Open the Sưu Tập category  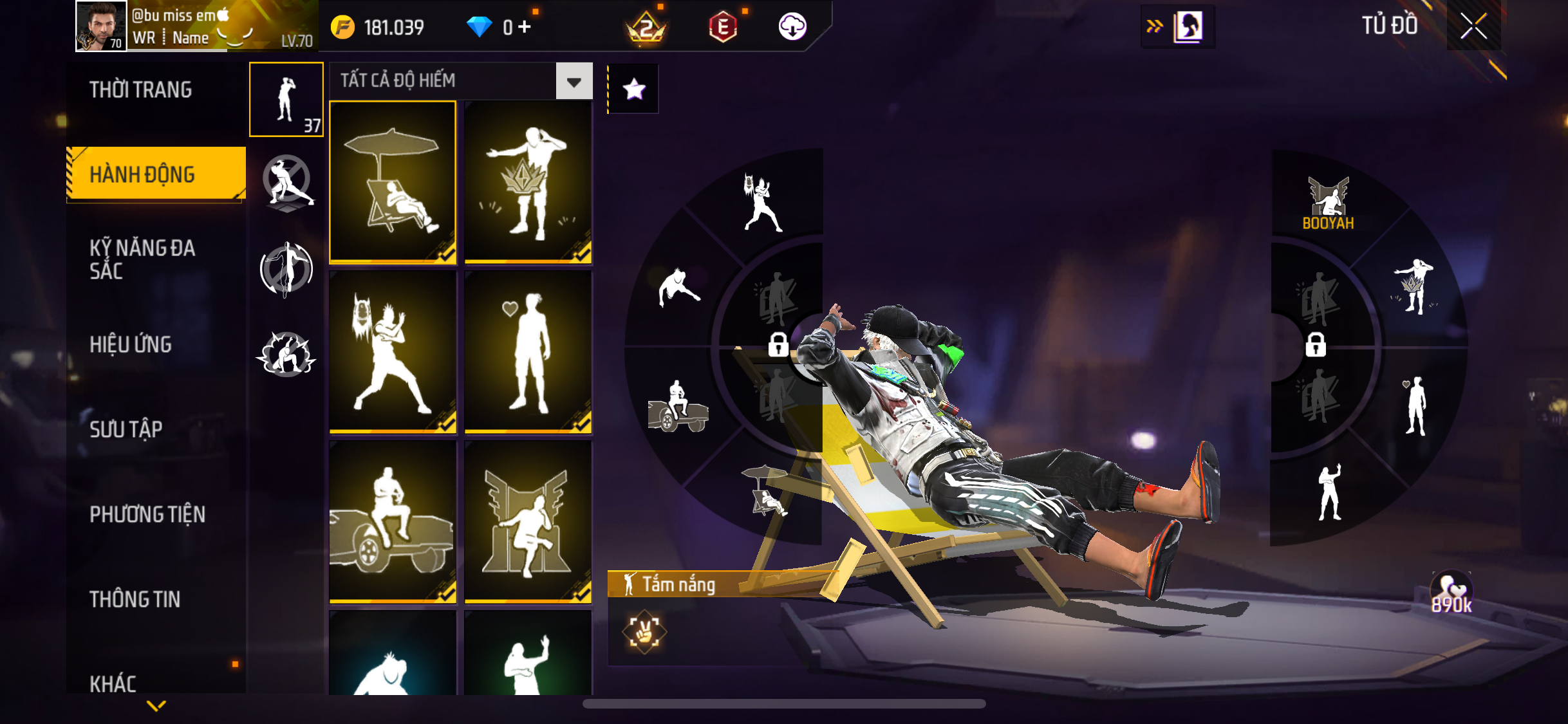[126, 429]
